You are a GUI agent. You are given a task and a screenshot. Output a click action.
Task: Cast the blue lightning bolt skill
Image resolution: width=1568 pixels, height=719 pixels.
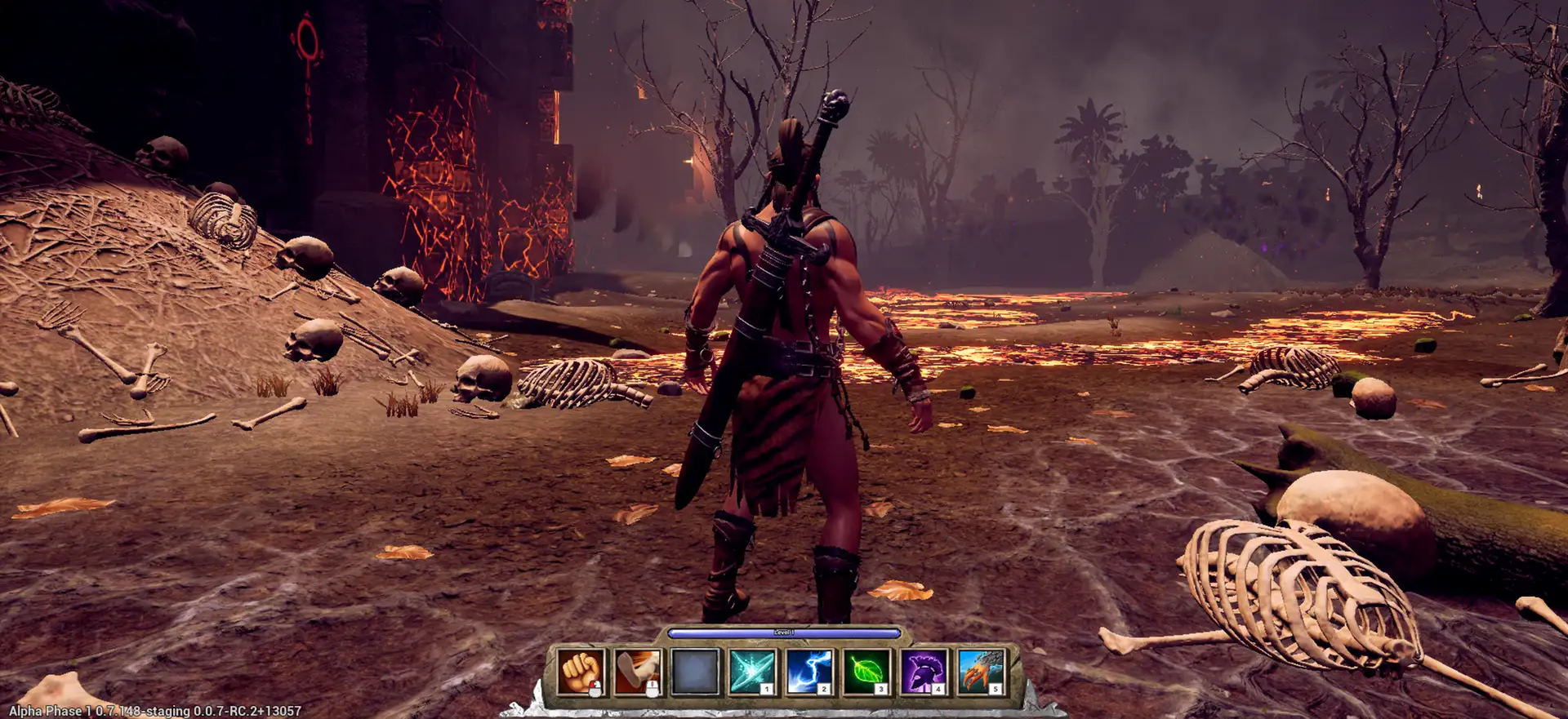tap(809, 672)
